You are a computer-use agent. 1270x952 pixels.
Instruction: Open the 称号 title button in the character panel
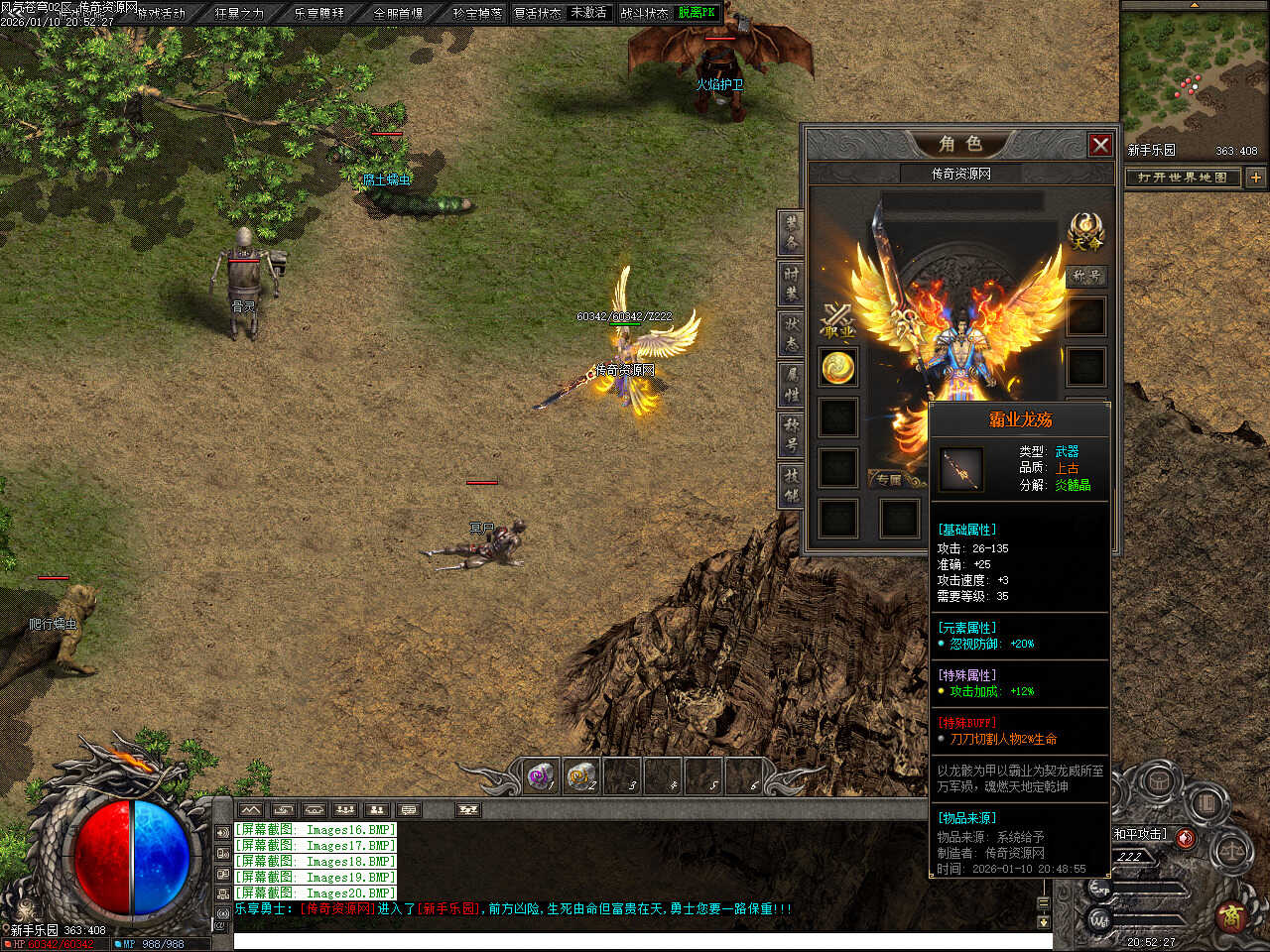pyautogui.click(x=1086, y=276)
